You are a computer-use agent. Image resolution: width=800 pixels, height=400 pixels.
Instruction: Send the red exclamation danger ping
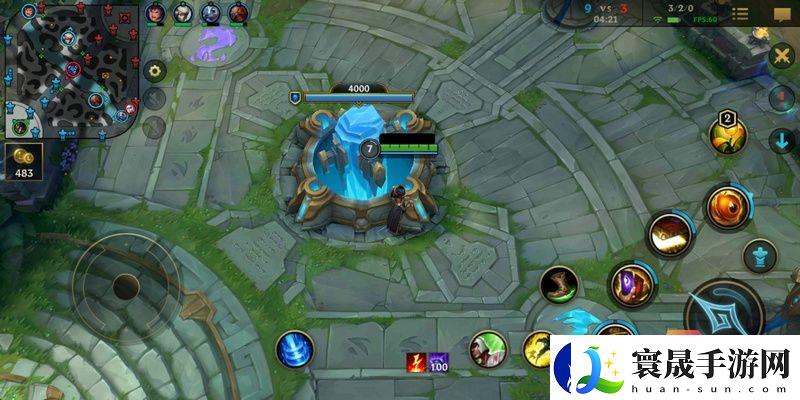782,98
